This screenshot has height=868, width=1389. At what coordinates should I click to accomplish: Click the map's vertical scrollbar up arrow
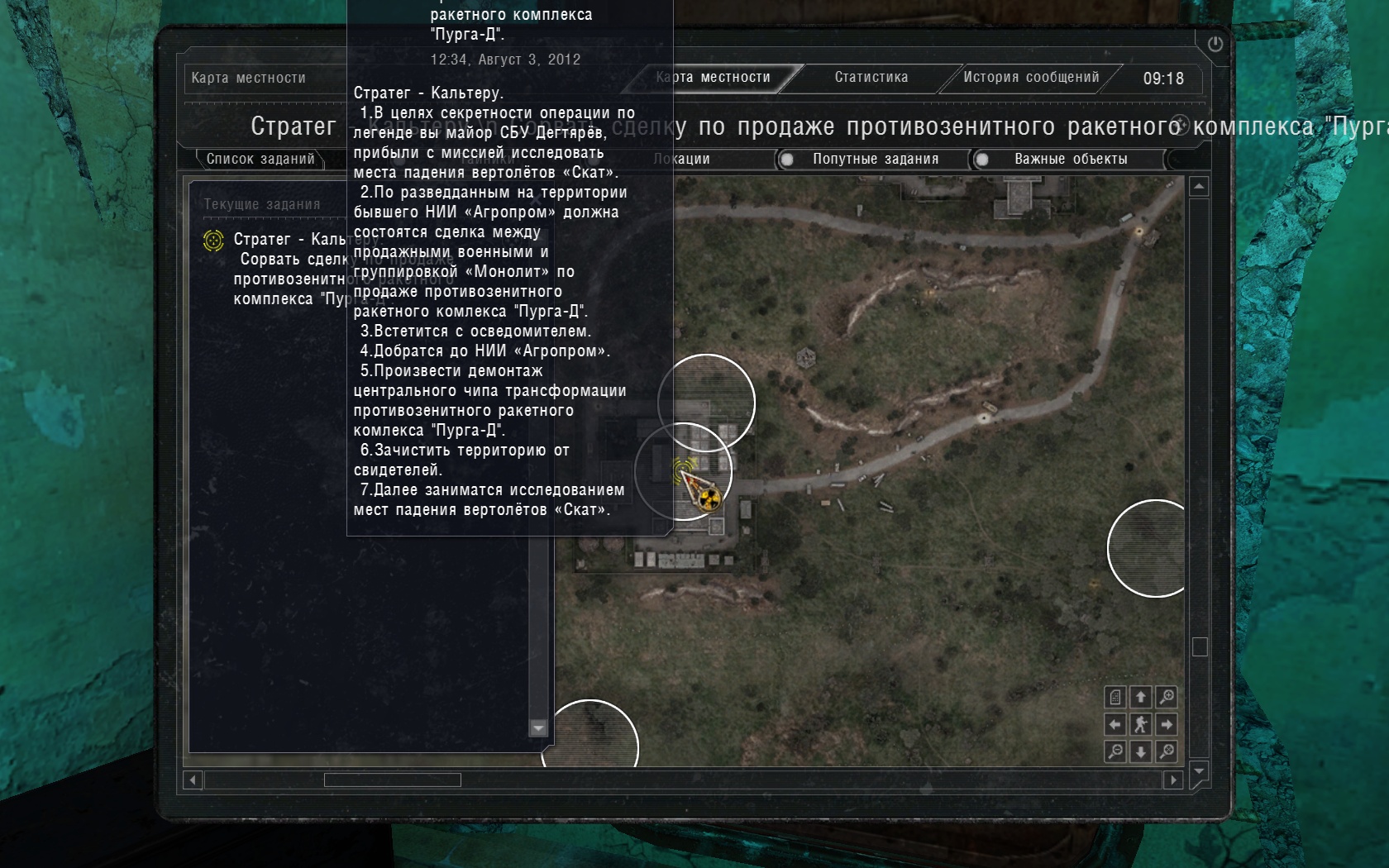[x=1199, y=187]
